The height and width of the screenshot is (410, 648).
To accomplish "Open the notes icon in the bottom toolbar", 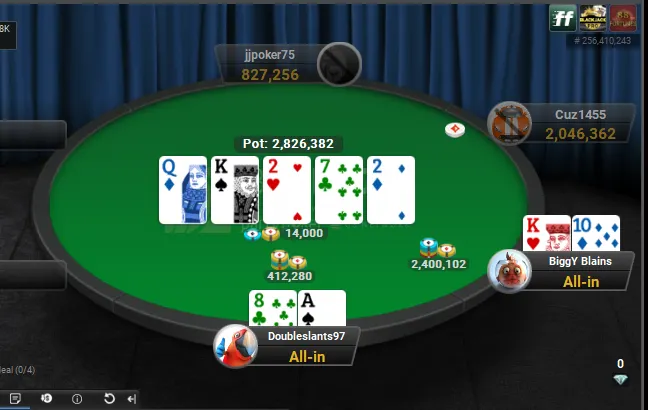I will pyautogui.click(x=14, y=398).
